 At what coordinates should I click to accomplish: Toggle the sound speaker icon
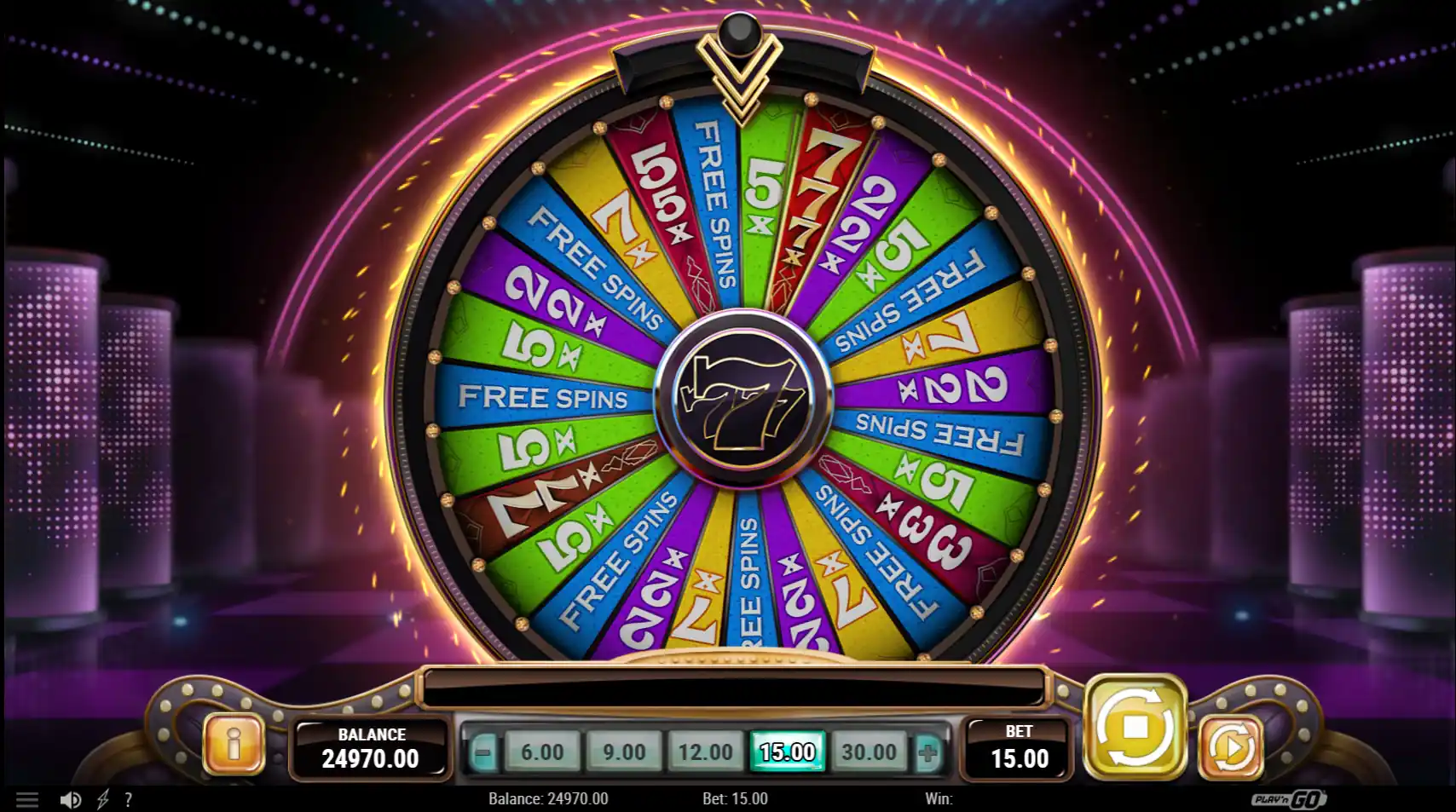[x=71, y=799]
